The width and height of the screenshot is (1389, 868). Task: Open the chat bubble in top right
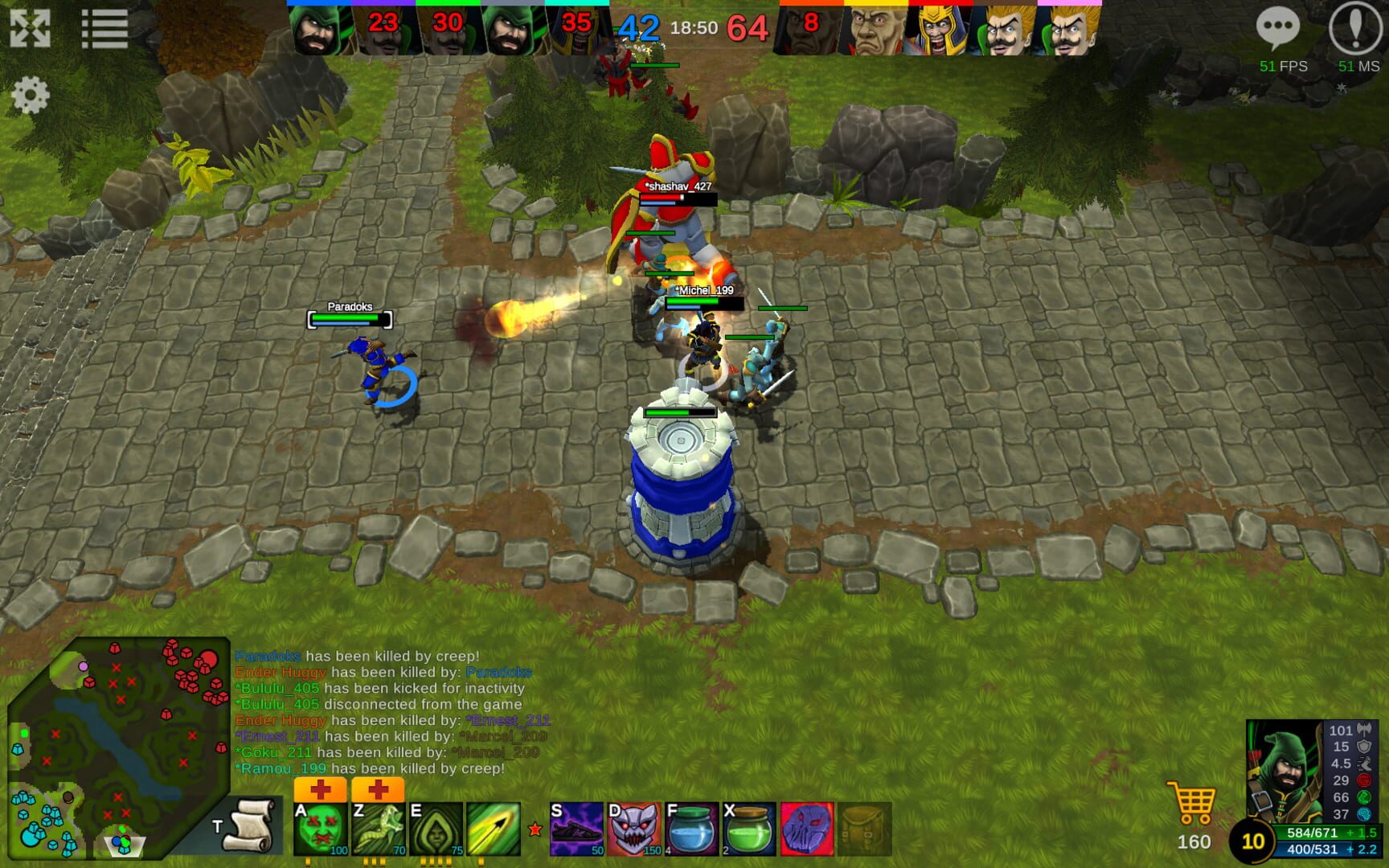[x=1280, y=27]
